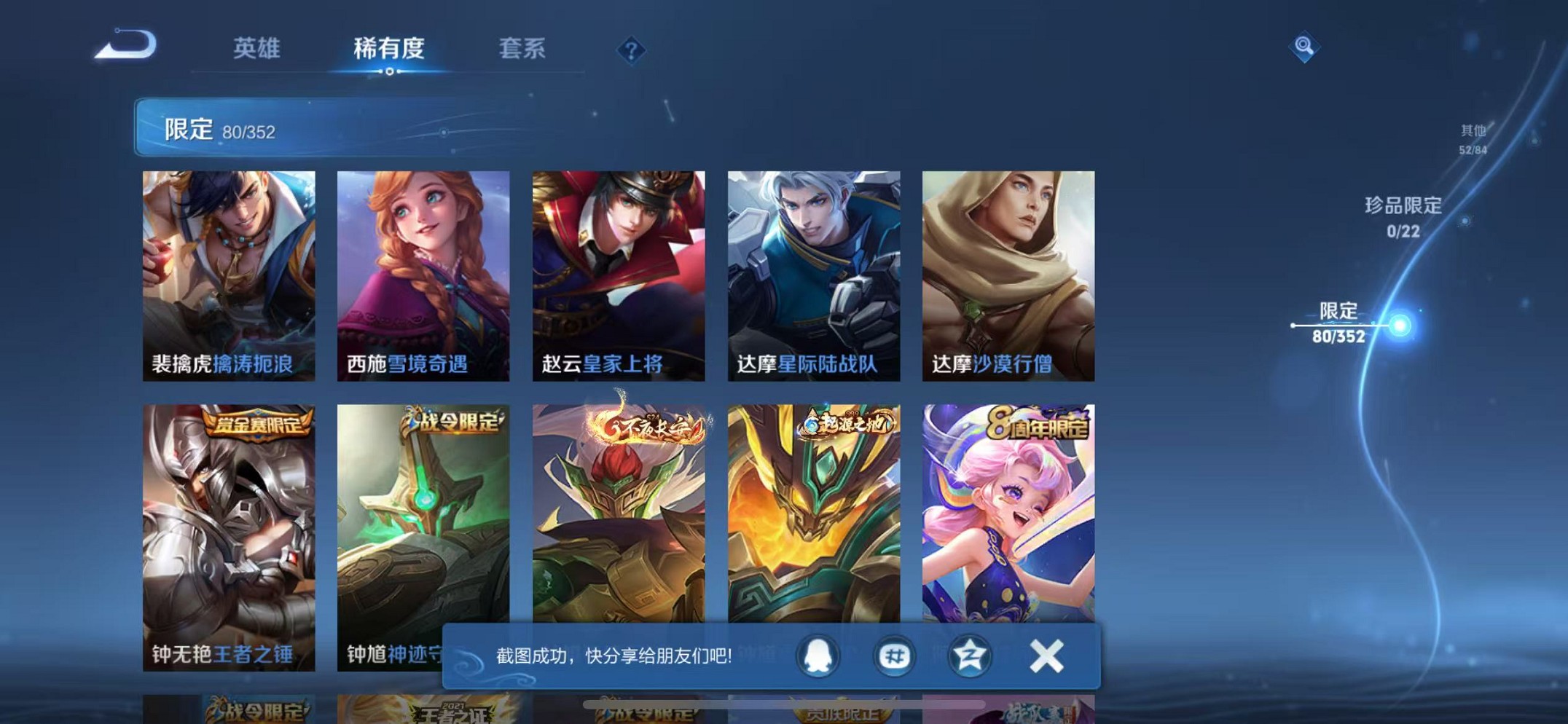The width and height of the screenshot is (1568, 724).
Task: Switch to the 英雄 tab
Action: point(256,49)
